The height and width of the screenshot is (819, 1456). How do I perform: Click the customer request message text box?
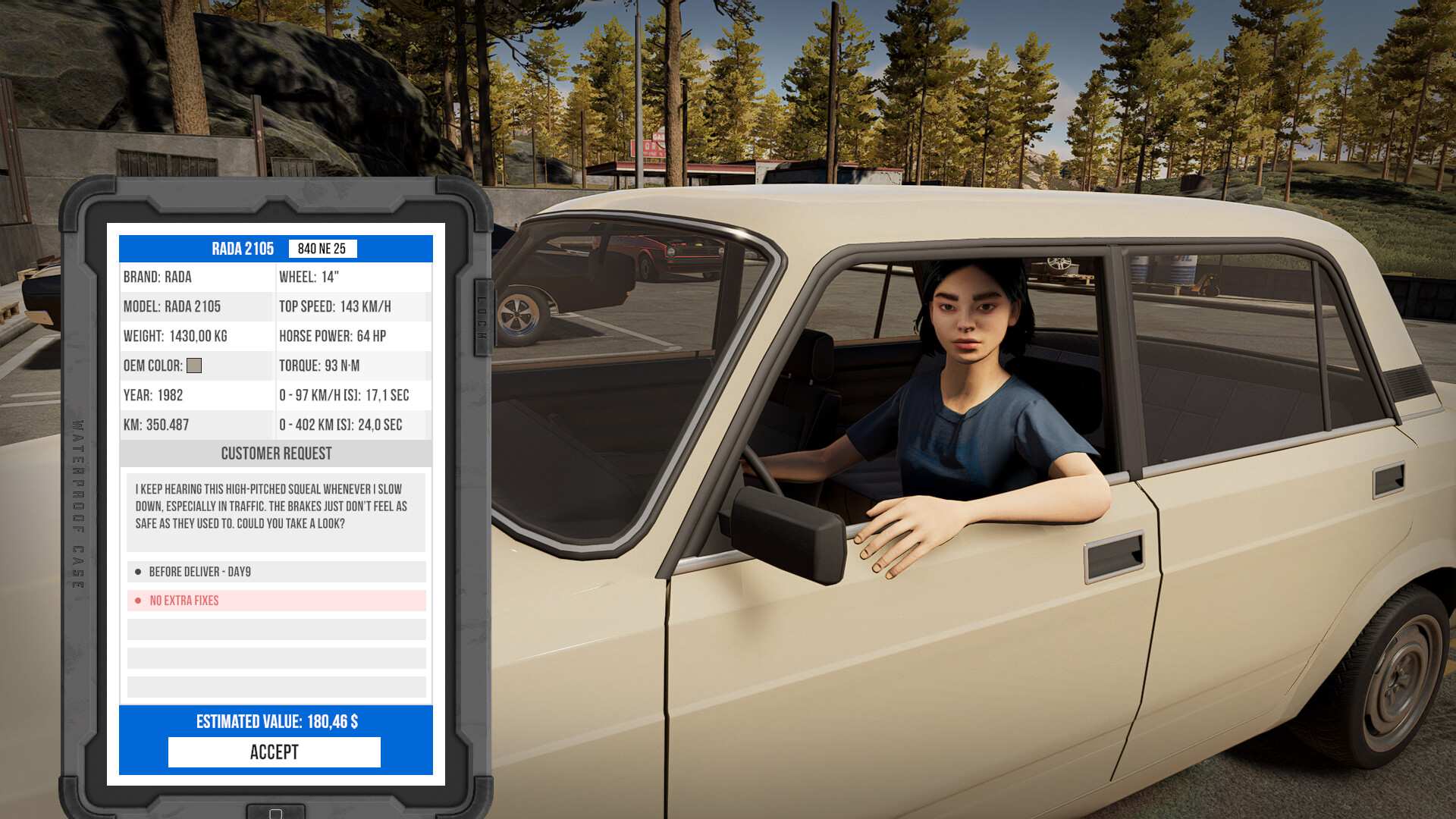tap(275, 510)
